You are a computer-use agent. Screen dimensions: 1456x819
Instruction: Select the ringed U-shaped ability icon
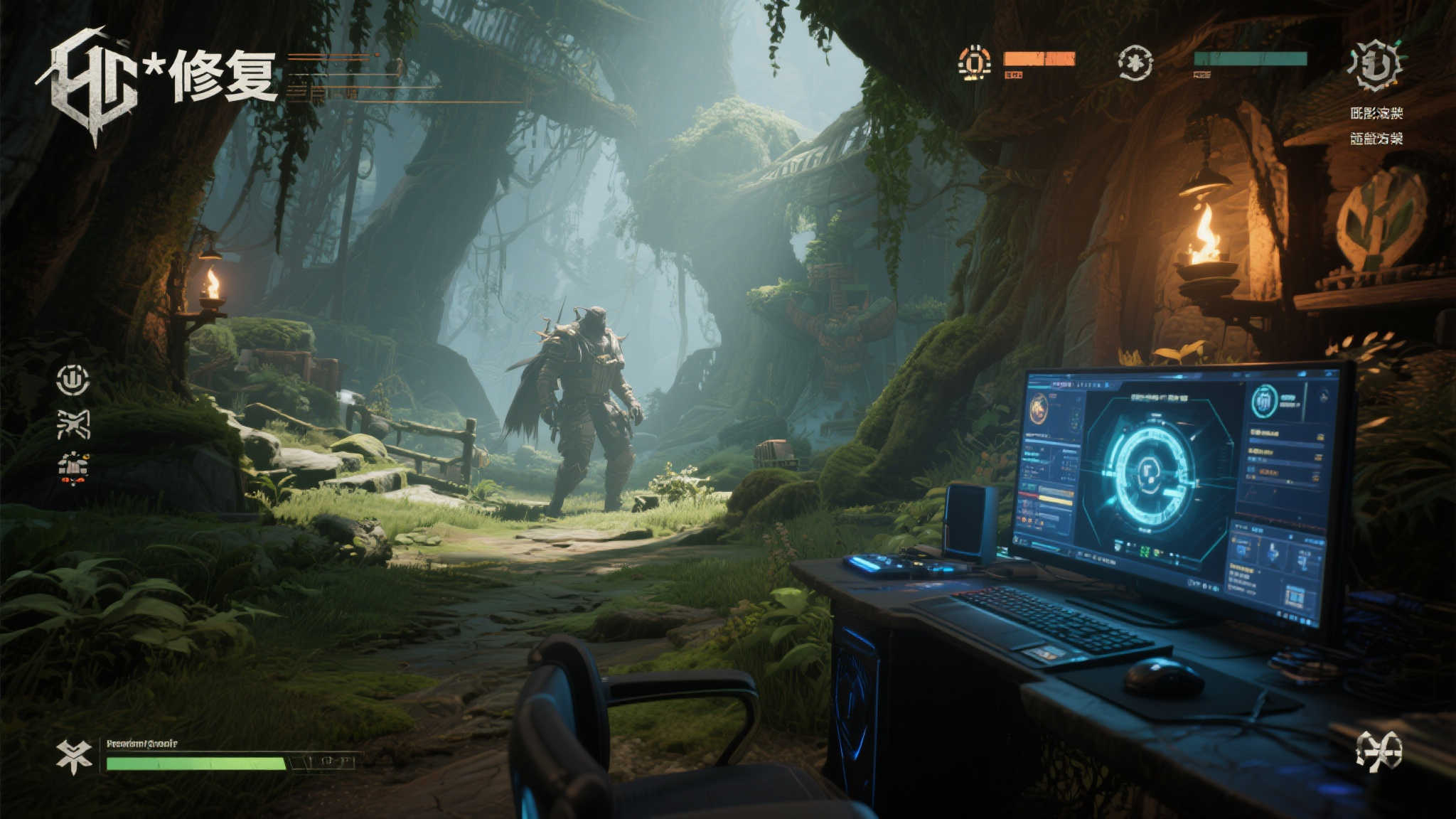73,380
